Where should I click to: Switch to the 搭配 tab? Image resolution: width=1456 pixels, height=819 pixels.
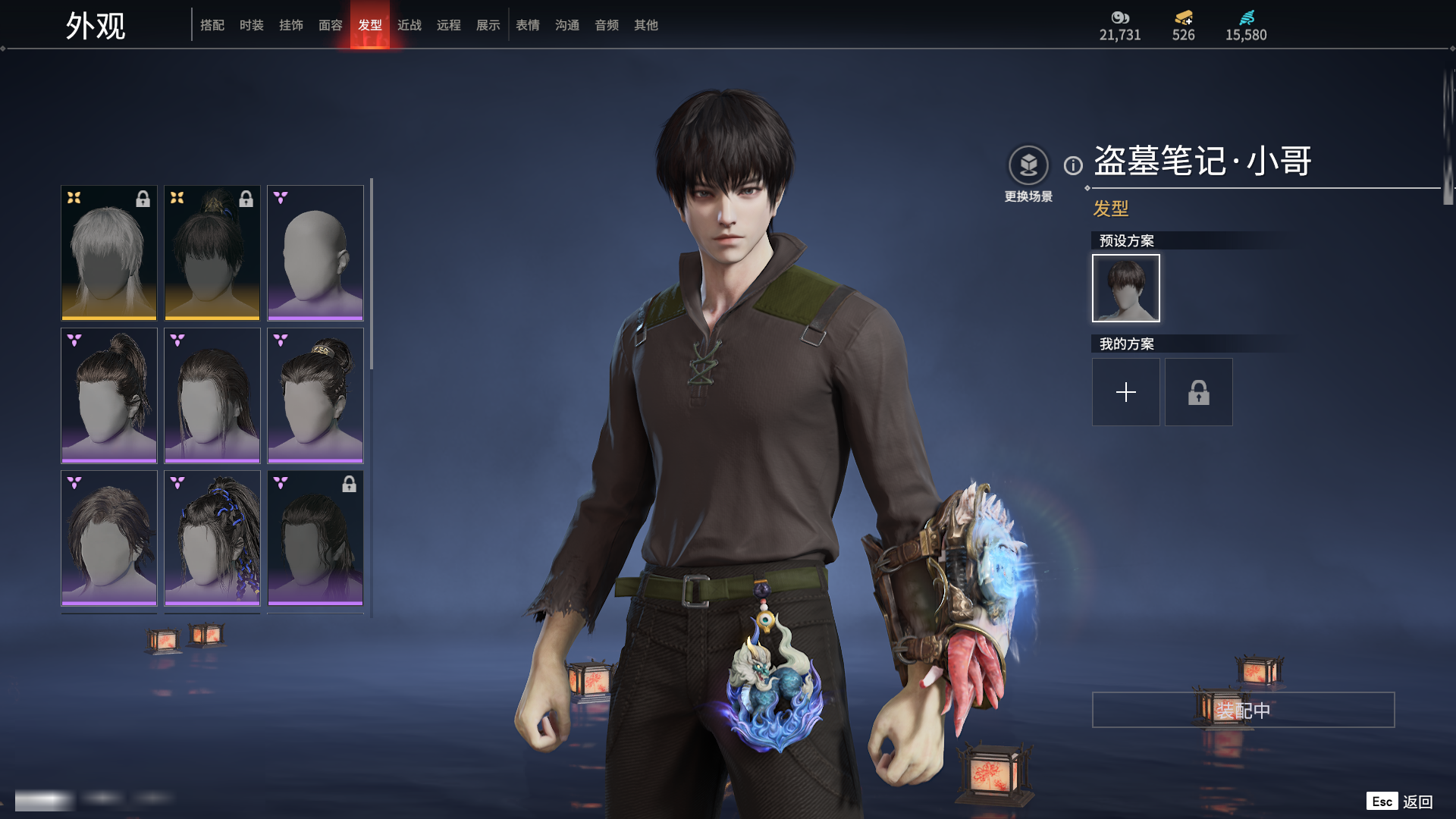click(212, 25)
